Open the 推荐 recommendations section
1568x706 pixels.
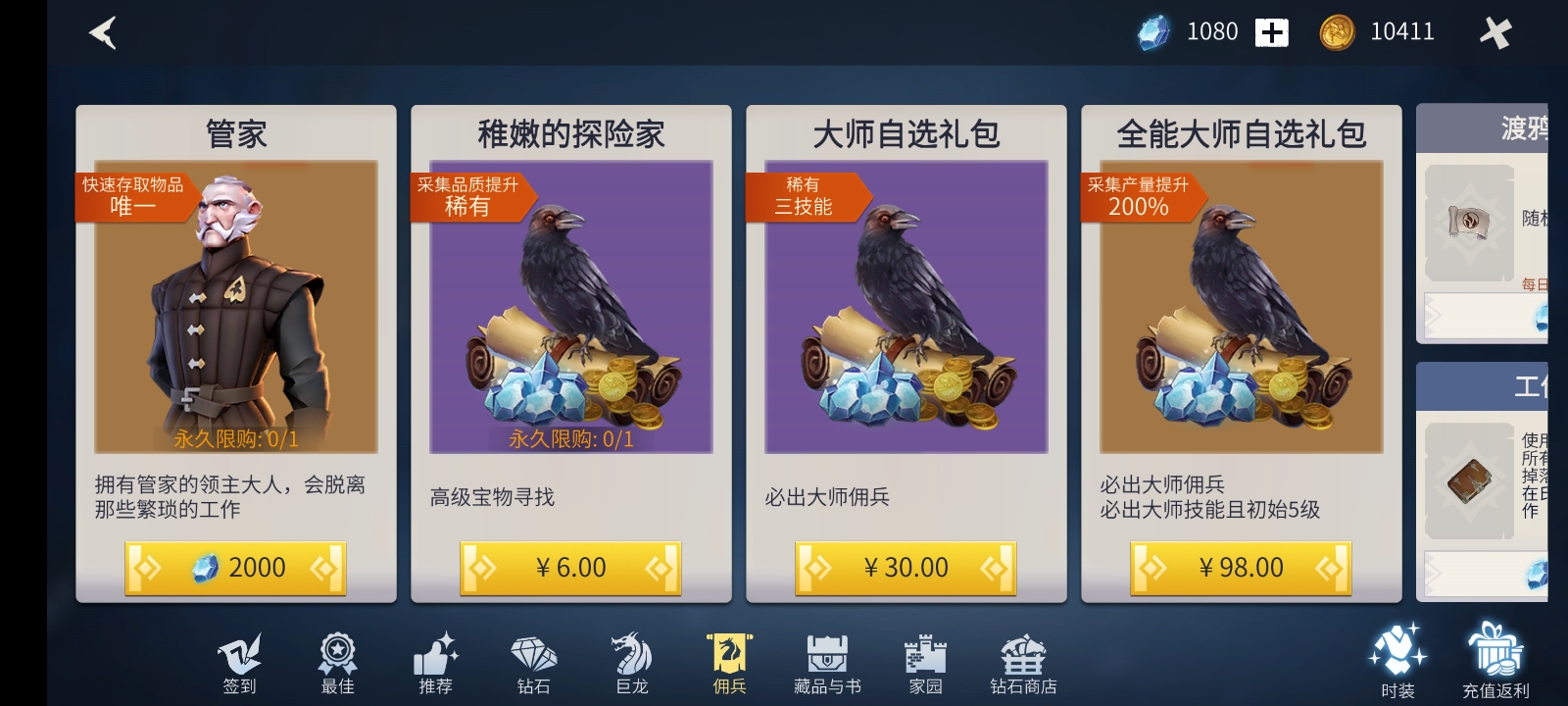click(x=434, y=662)
